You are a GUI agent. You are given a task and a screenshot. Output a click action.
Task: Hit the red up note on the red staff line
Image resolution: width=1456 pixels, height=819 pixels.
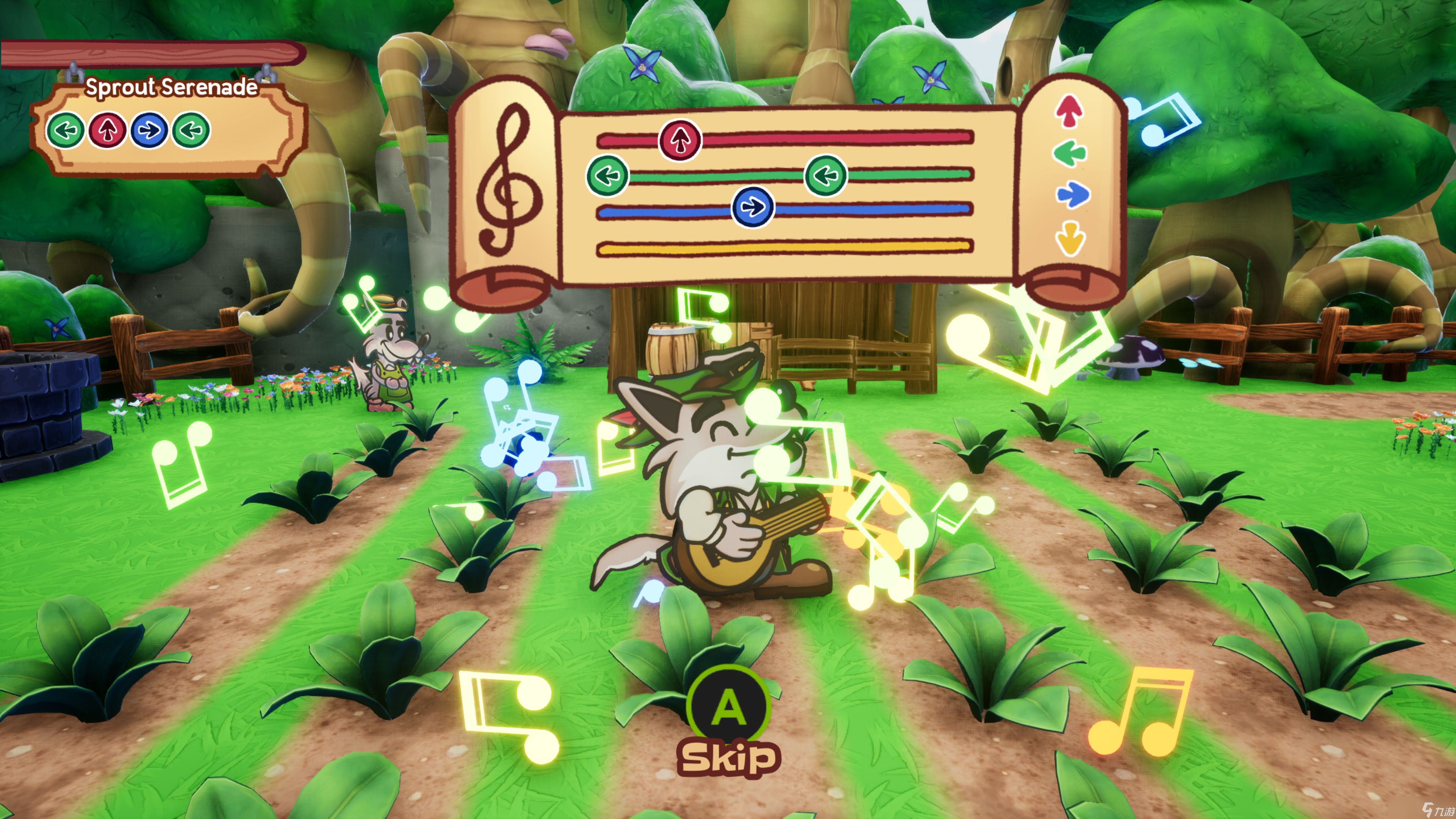(681, 140)
